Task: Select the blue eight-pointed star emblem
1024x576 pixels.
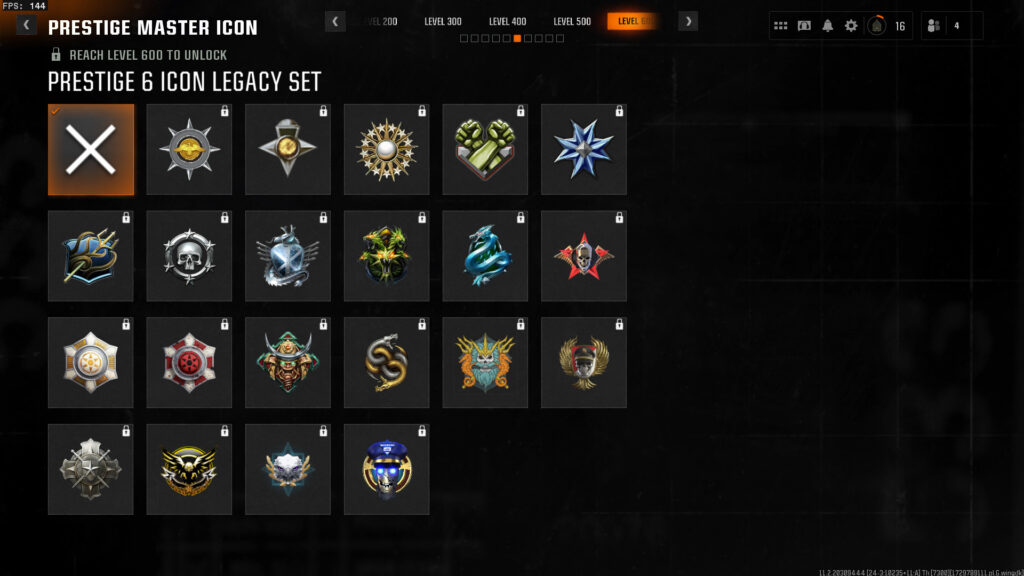Action: (584, 150)
